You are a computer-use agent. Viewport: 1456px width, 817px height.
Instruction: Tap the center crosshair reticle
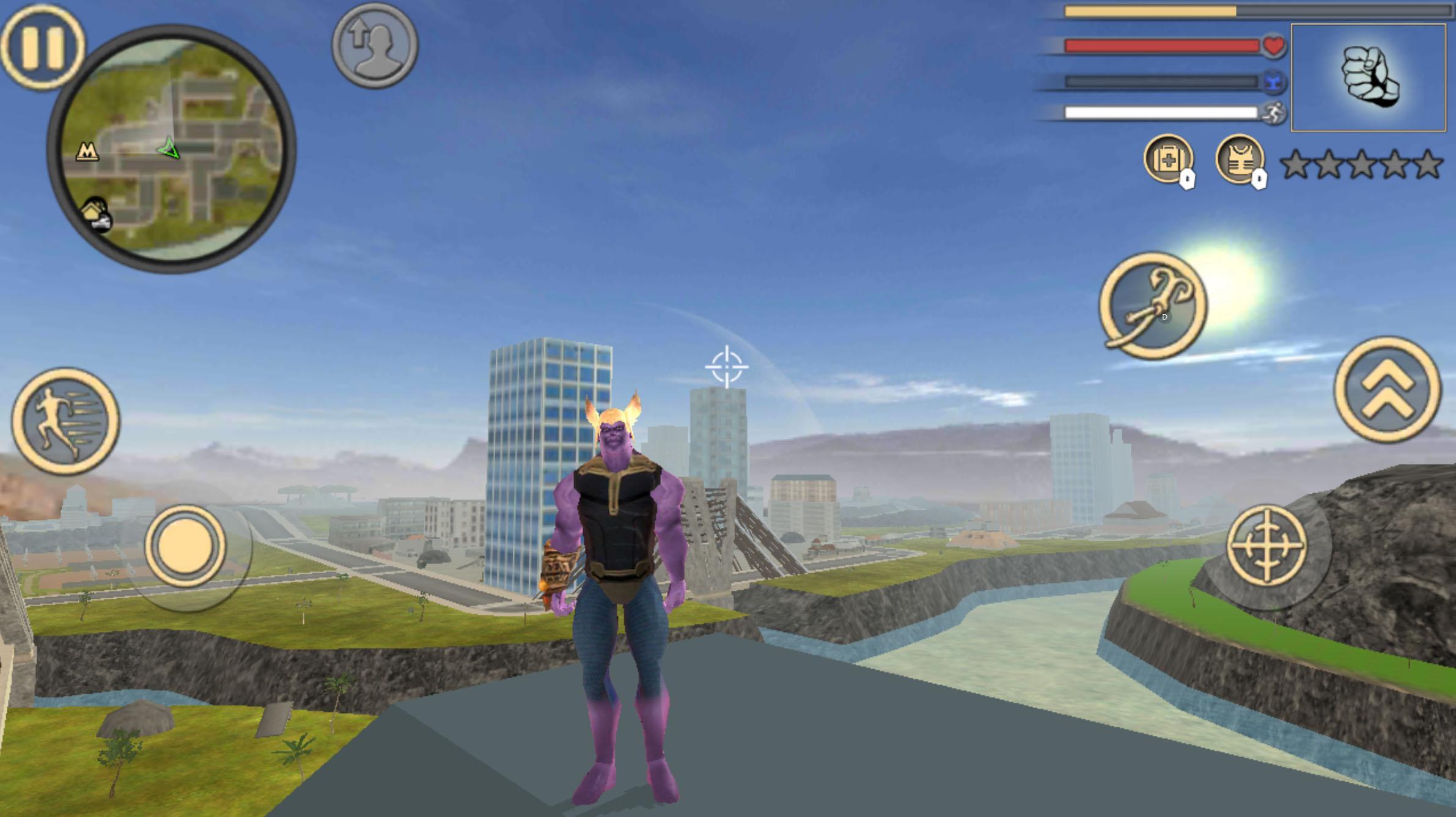(x=727, y=367)
